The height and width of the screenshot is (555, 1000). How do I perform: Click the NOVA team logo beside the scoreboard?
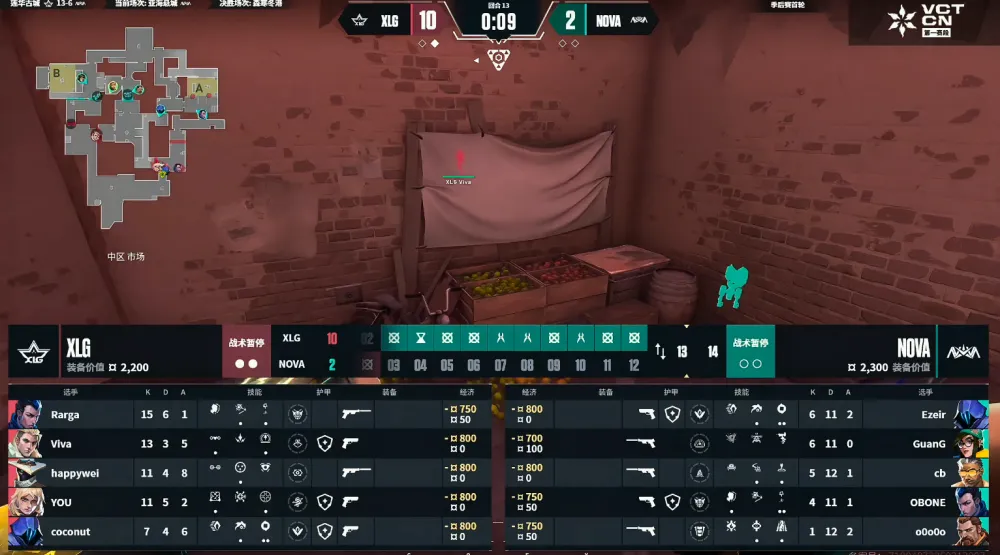click(964, 352)
